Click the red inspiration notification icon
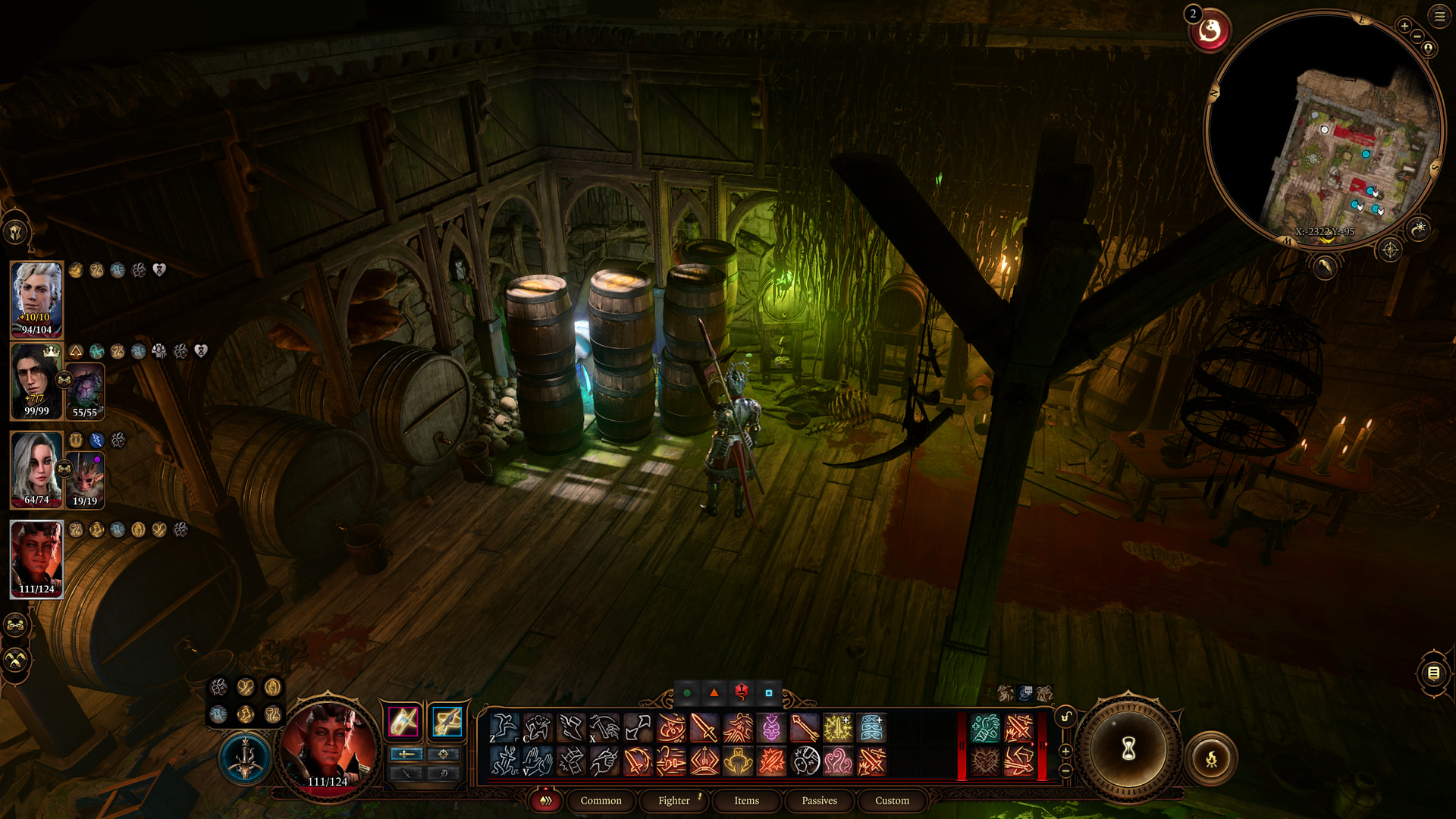This screenshot has width=1456, height=819. (x=1210, y=31)
